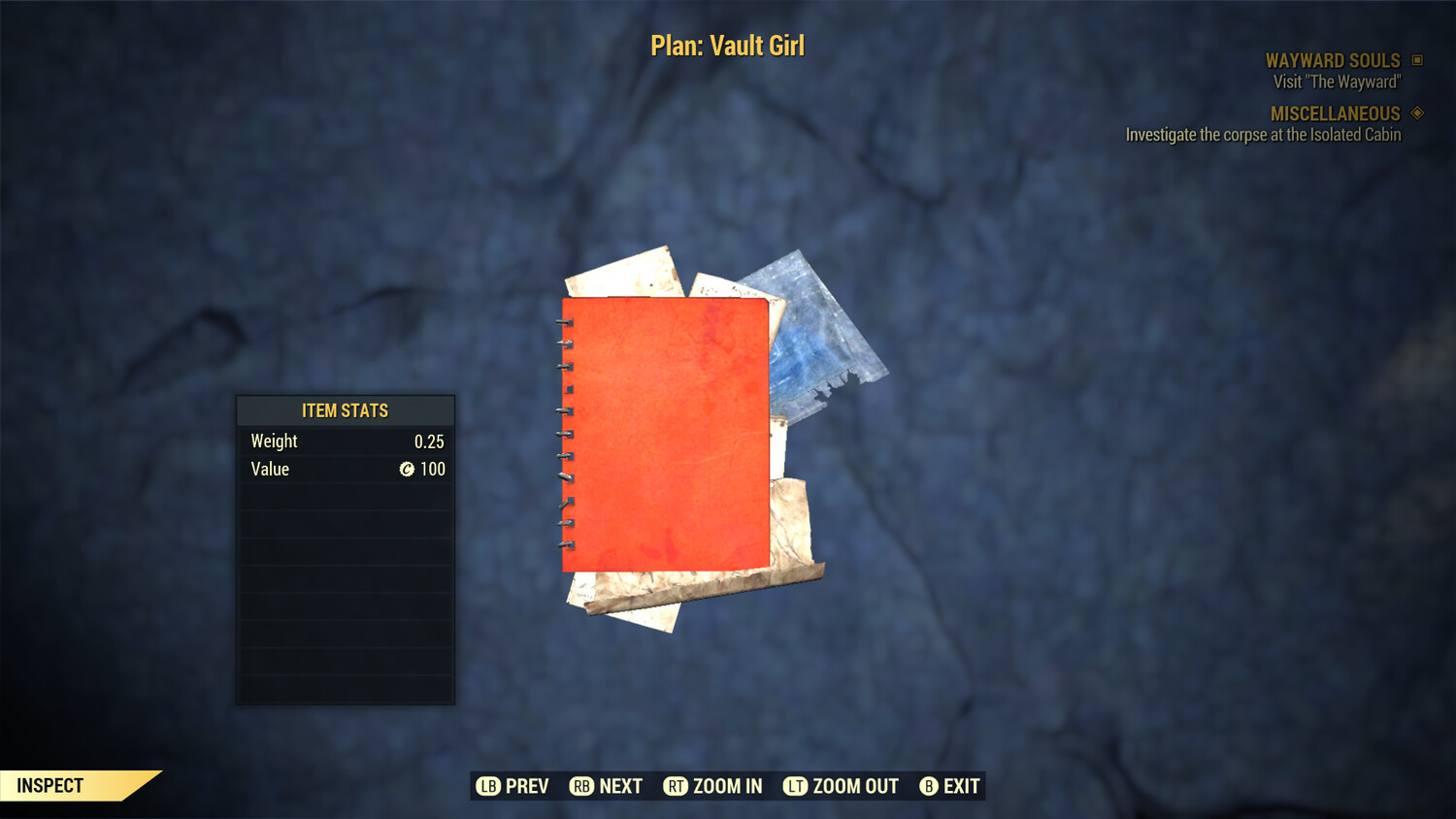Select the Plan: Vault Girl title

coord(727,45)
